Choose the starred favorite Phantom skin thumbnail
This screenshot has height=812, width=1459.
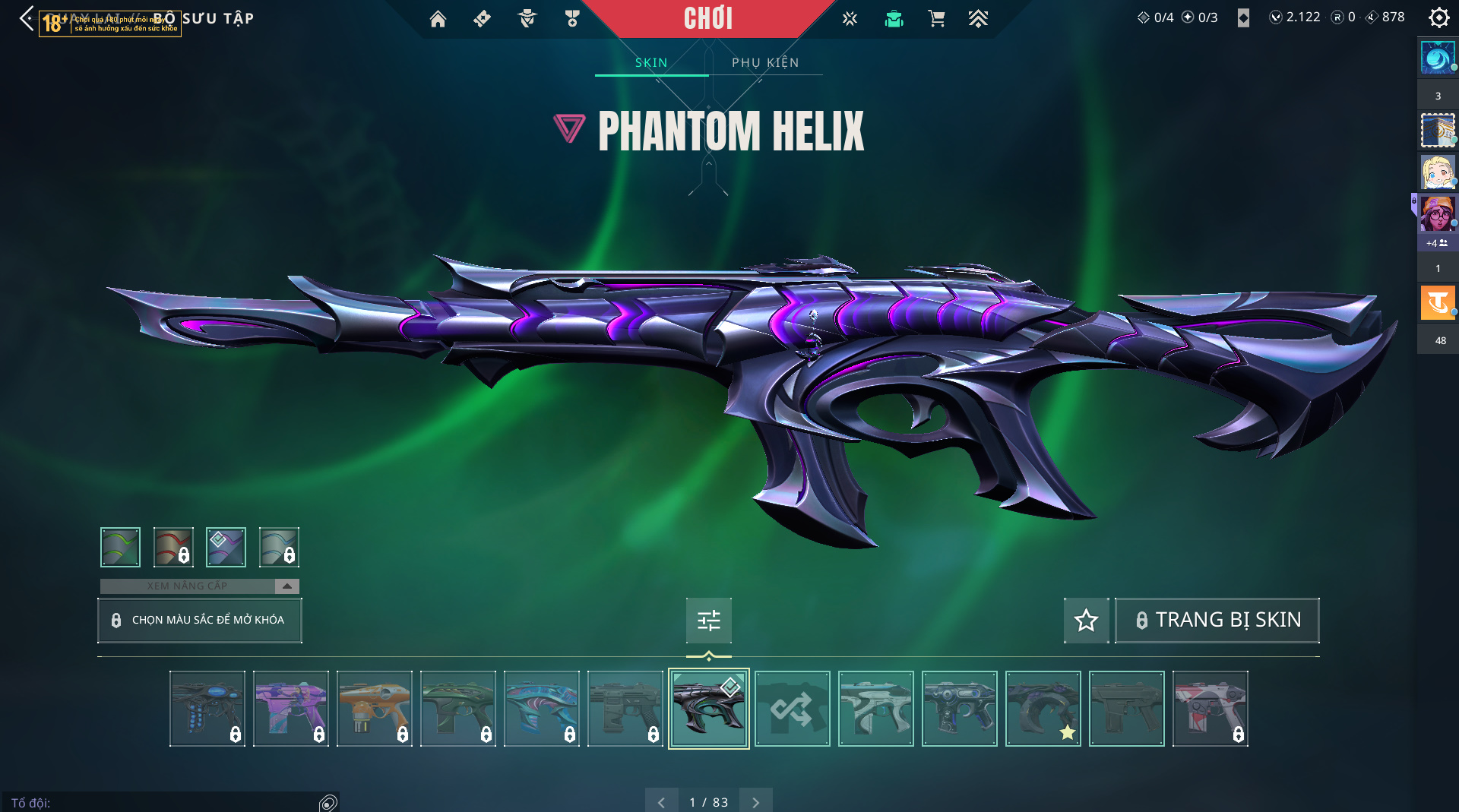coord(1043,709)
